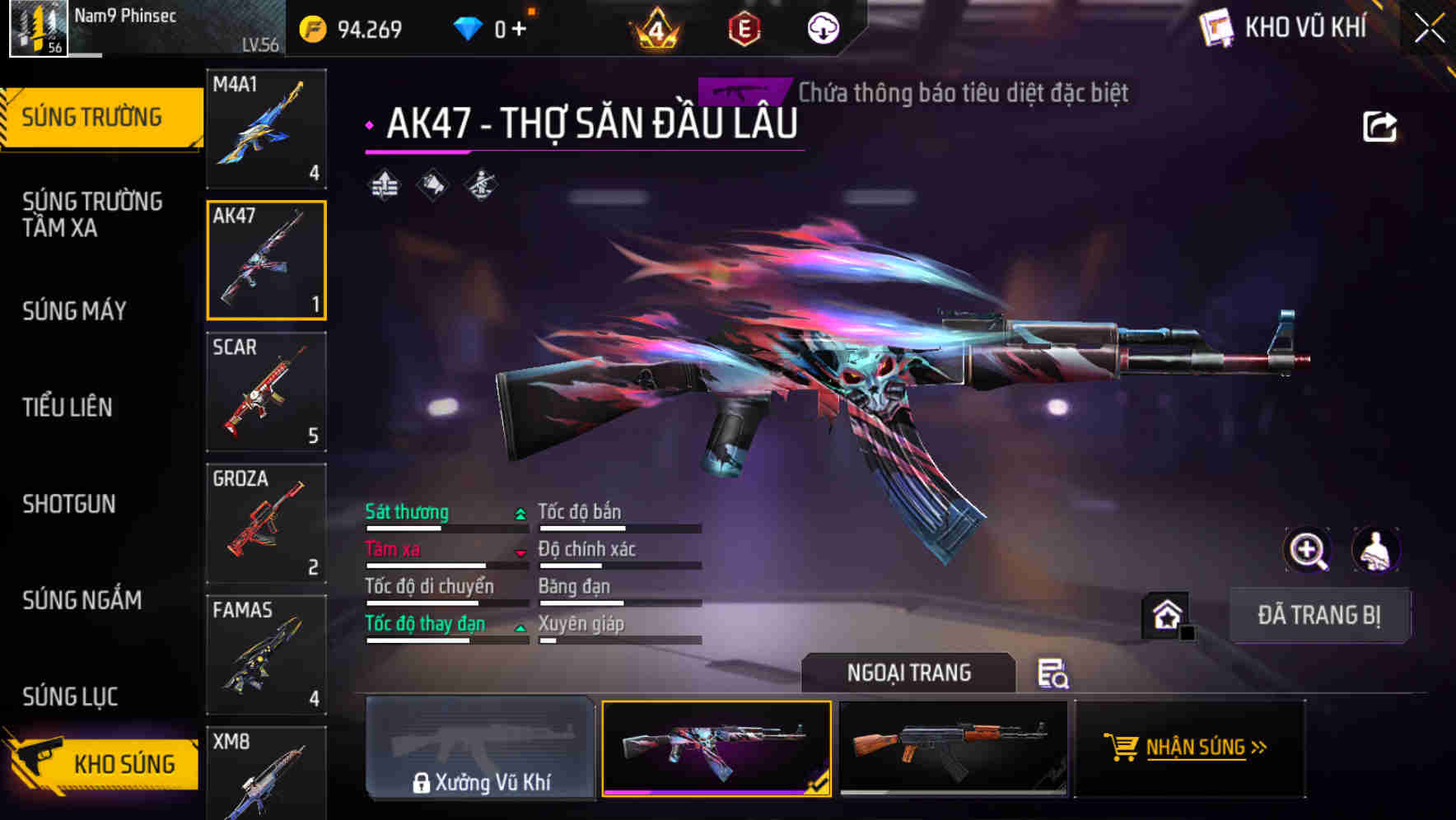Switch to the SÚNG MÁY category tab
Image resolution: width=1456 pixels, height=820 pixels.
pyautogui.click(x=73, y=311)
